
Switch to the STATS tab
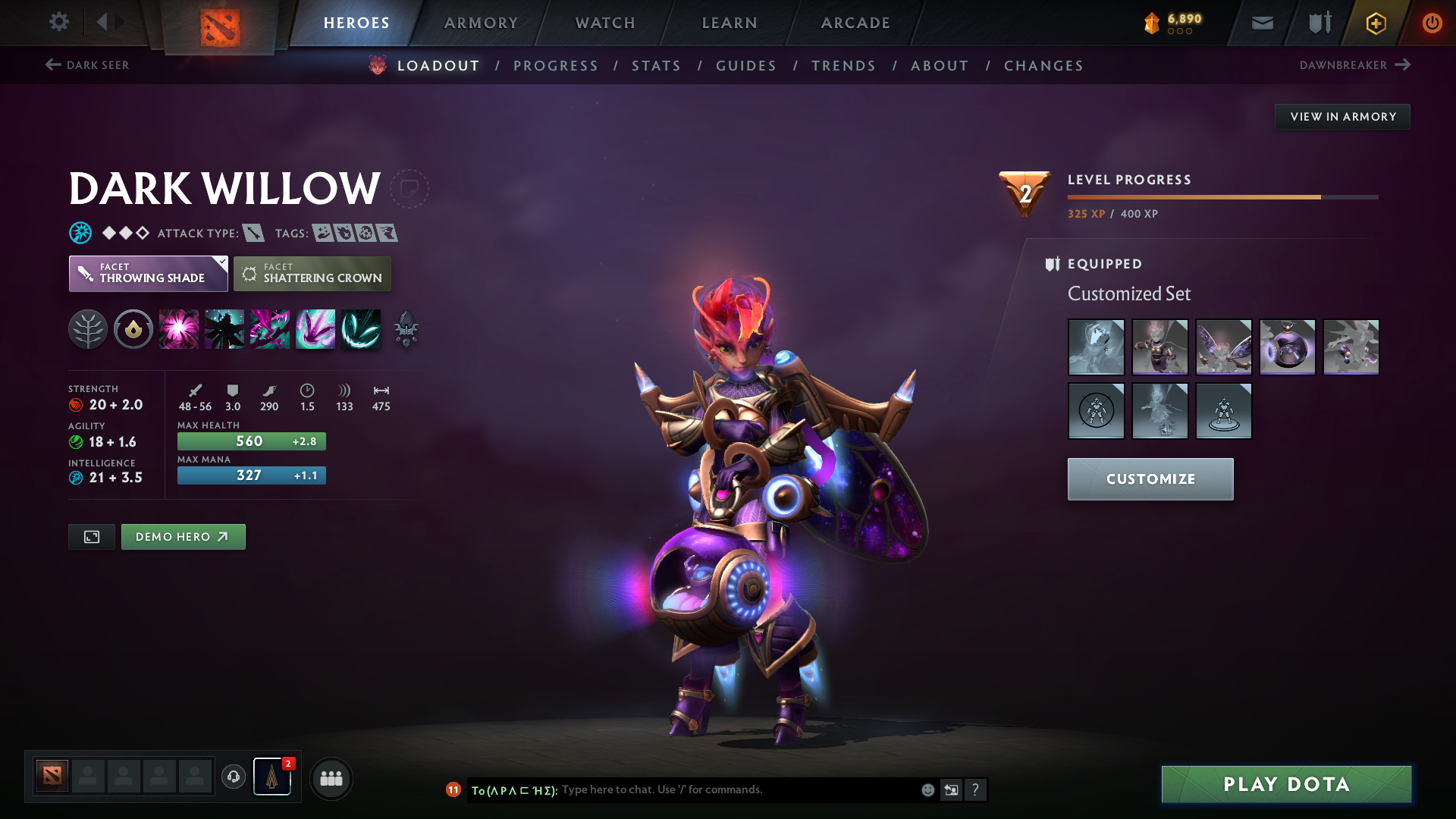coord(656,66)
